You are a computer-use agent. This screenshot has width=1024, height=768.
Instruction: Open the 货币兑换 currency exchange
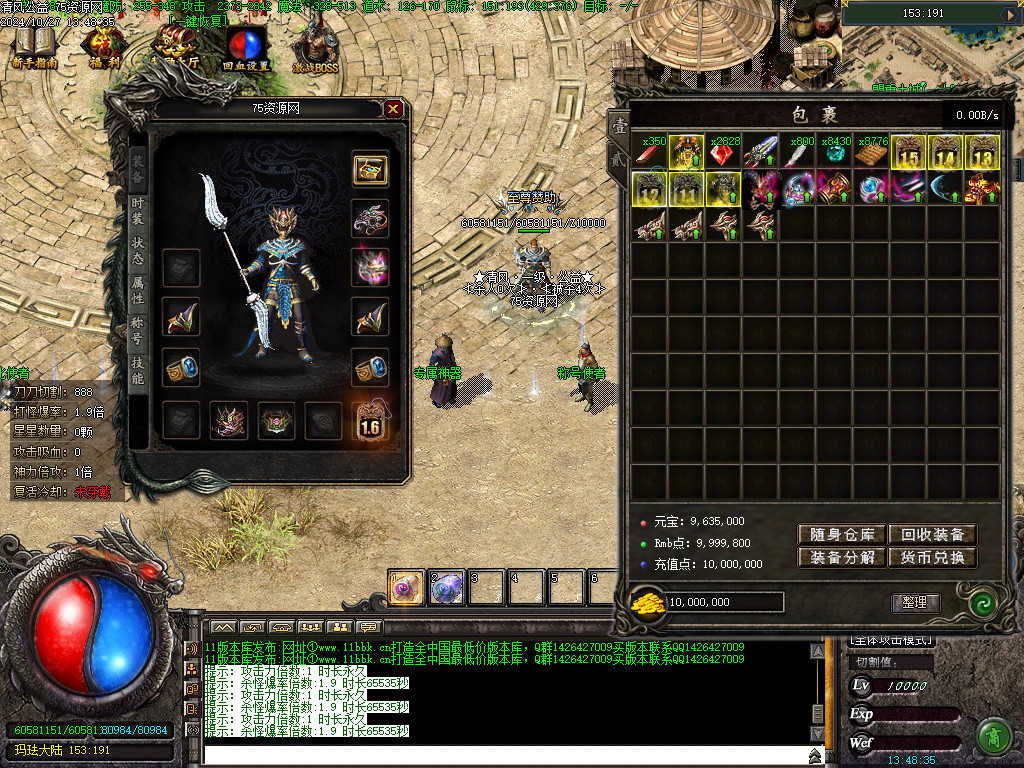pos(932,558)
